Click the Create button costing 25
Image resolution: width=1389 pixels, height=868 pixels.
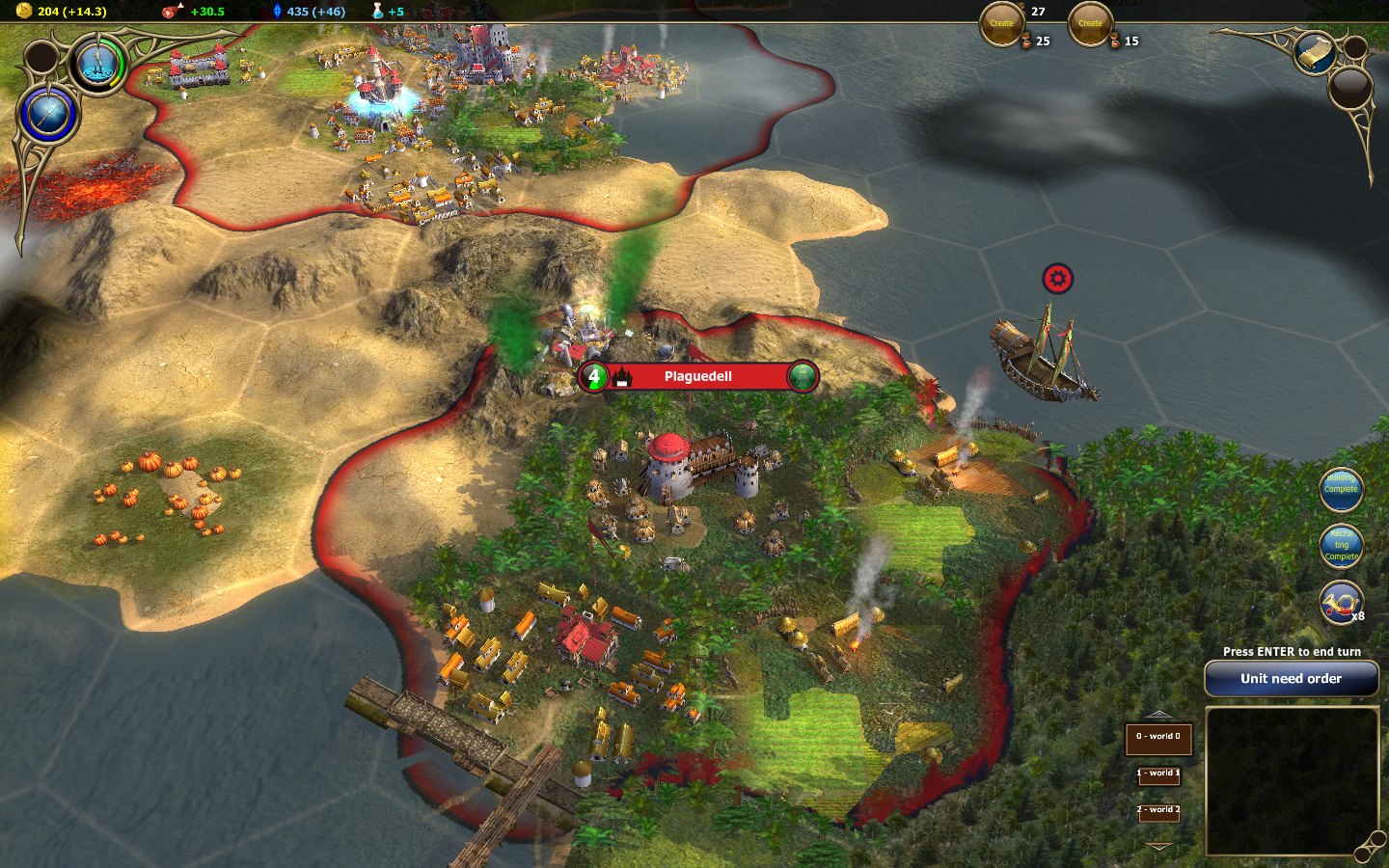coord(1001,24)
